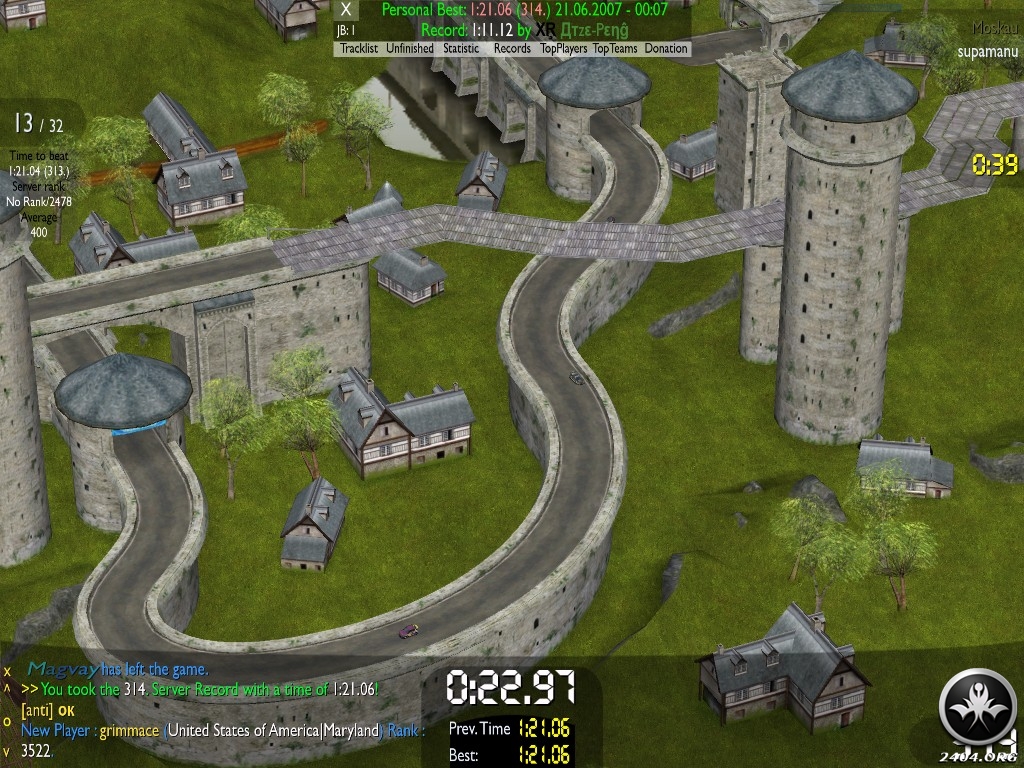This screenshot has height=768, width=1024.
Task: Open the TopPlayers ranking
Action: (564, 48)
